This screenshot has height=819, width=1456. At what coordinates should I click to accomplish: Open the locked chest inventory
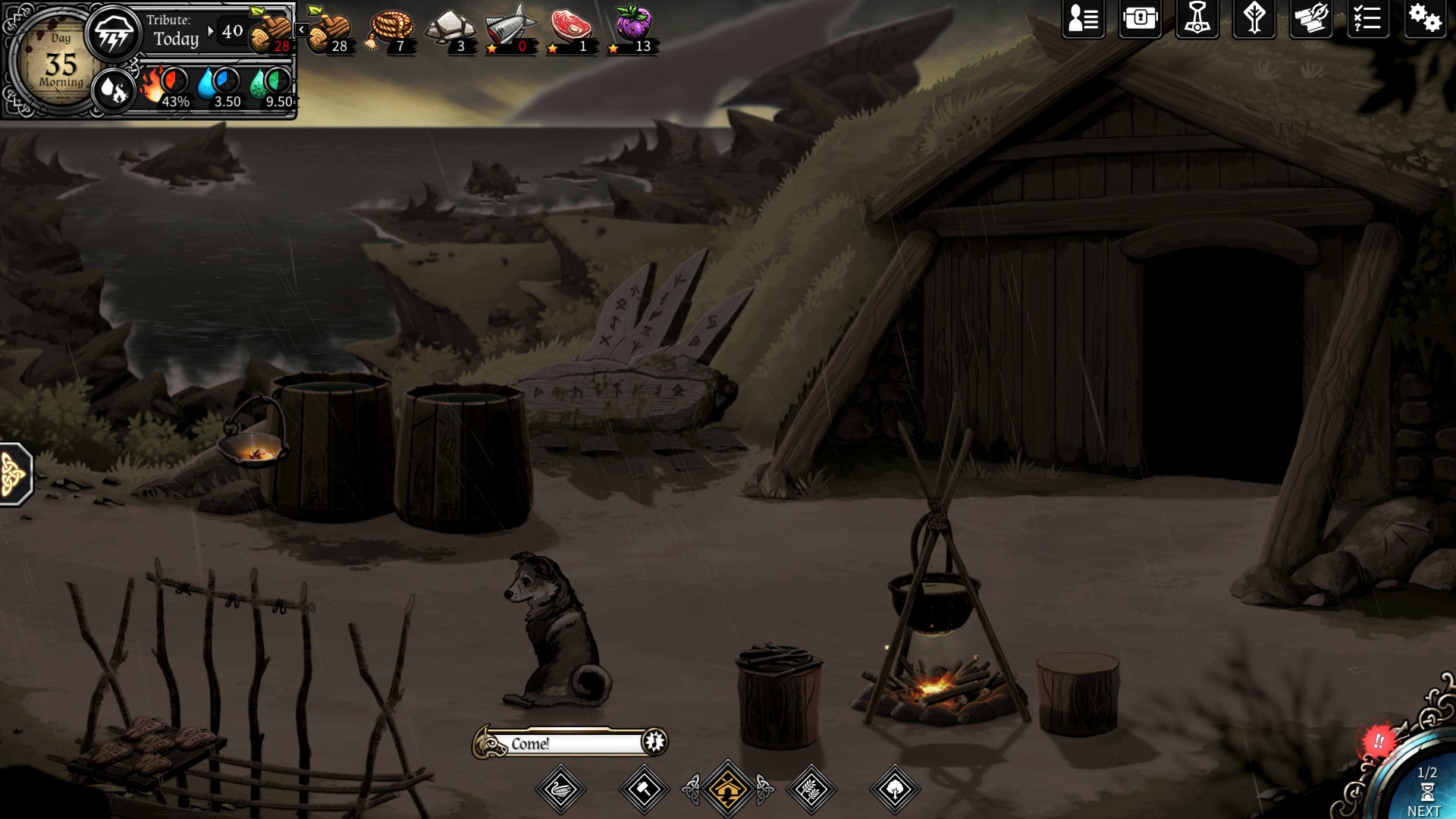coord(1140,19)
